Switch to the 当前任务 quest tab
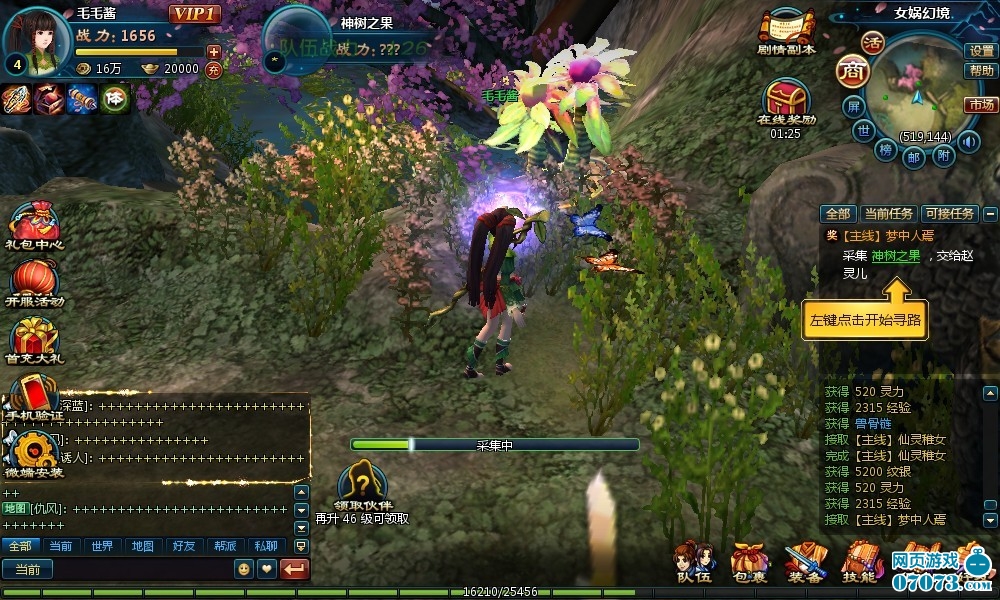 click(888, 213)
